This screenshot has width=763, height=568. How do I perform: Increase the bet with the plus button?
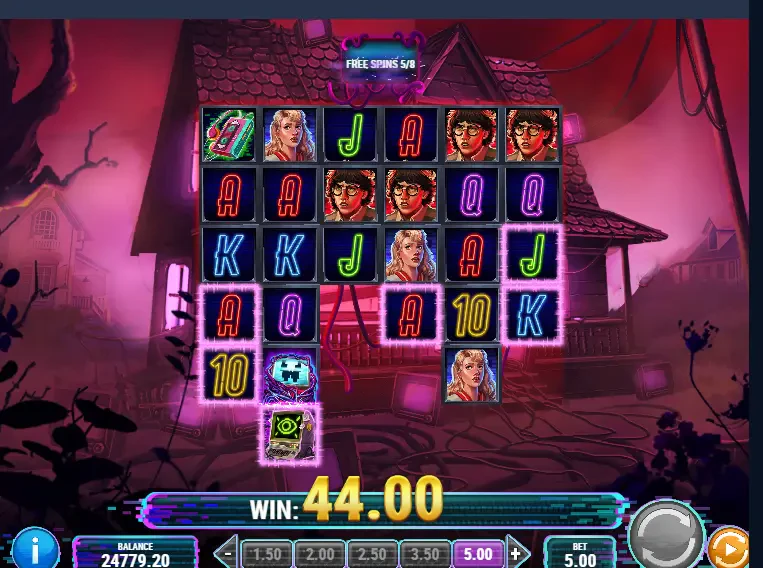point(516,553)
